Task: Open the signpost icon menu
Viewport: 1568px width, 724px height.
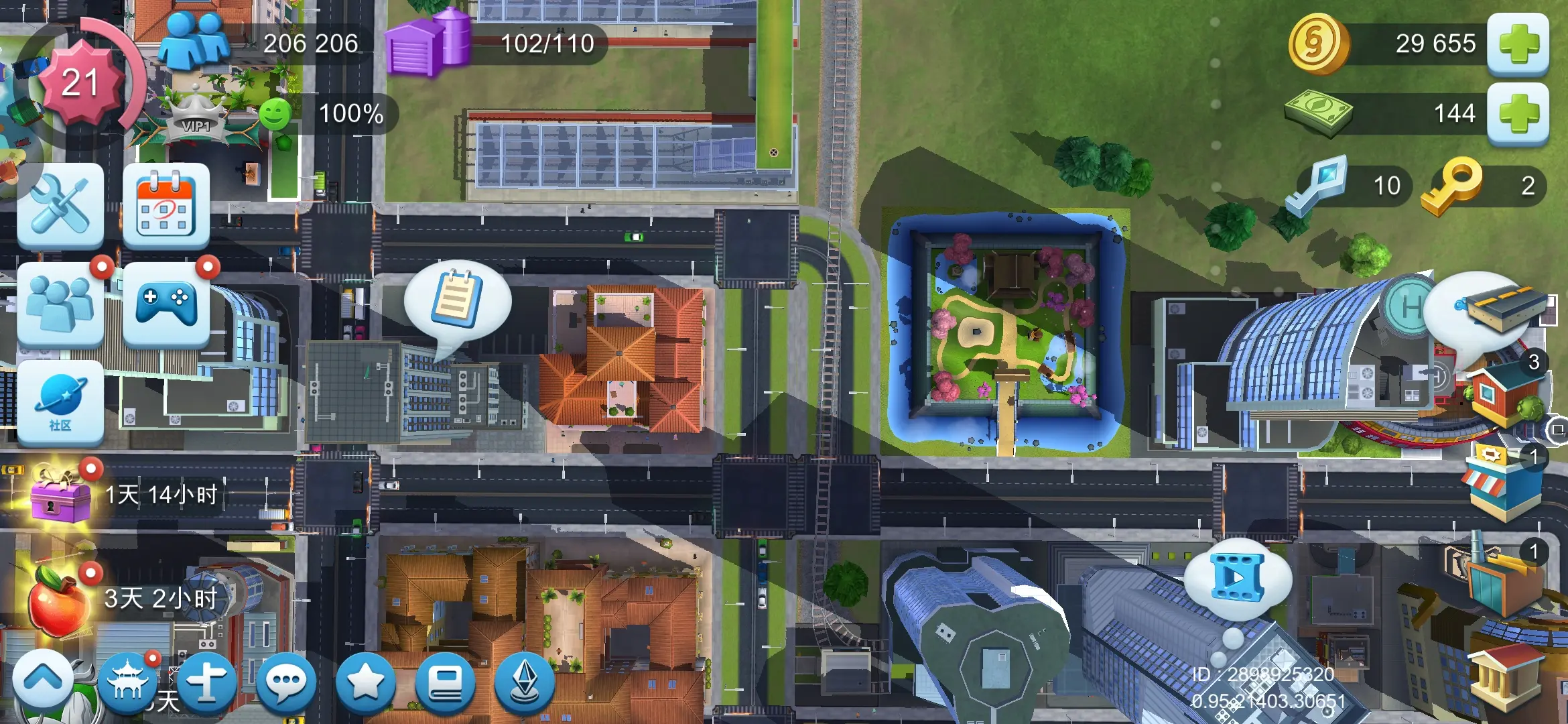Action: tap(206, 682)
